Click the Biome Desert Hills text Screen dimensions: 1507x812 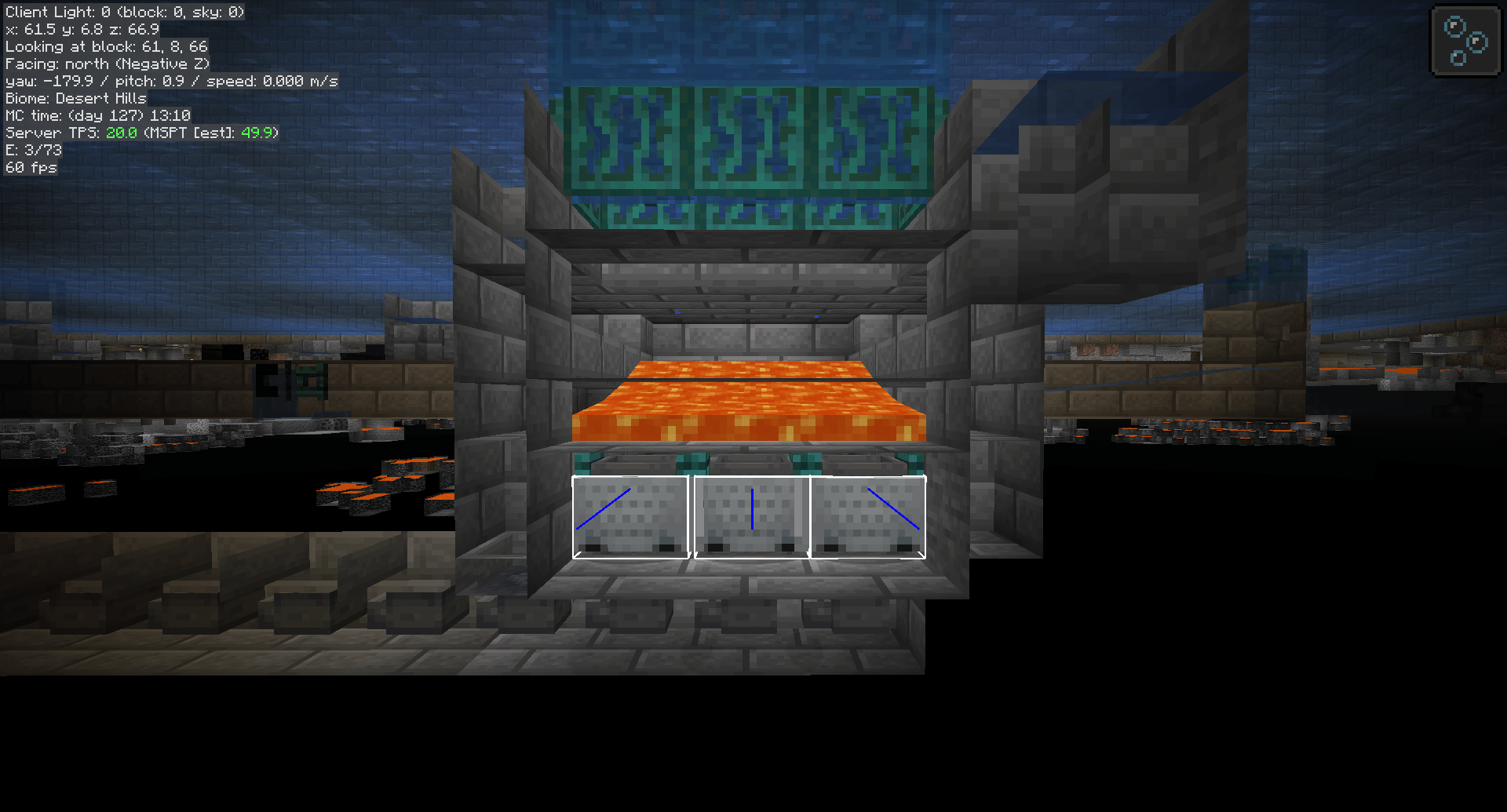click(75, 98)
